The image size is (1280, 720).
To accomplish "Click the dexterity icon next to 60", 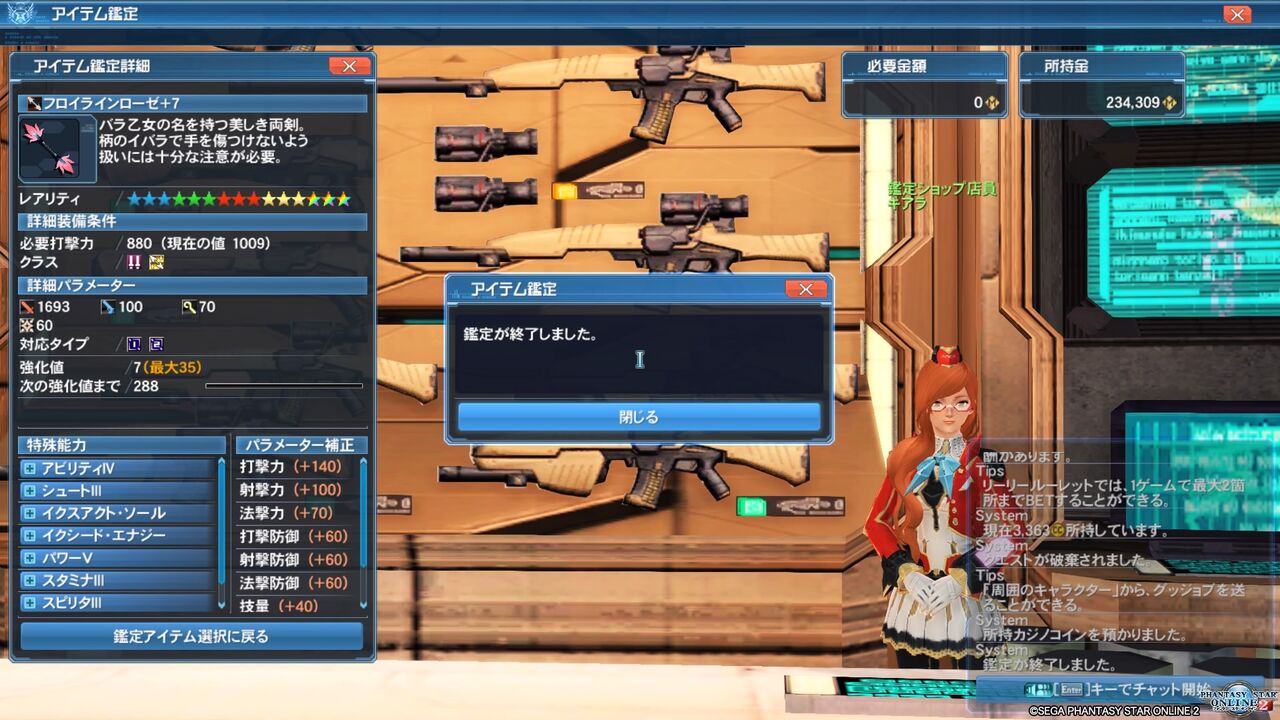I will [x=28, y=326].
